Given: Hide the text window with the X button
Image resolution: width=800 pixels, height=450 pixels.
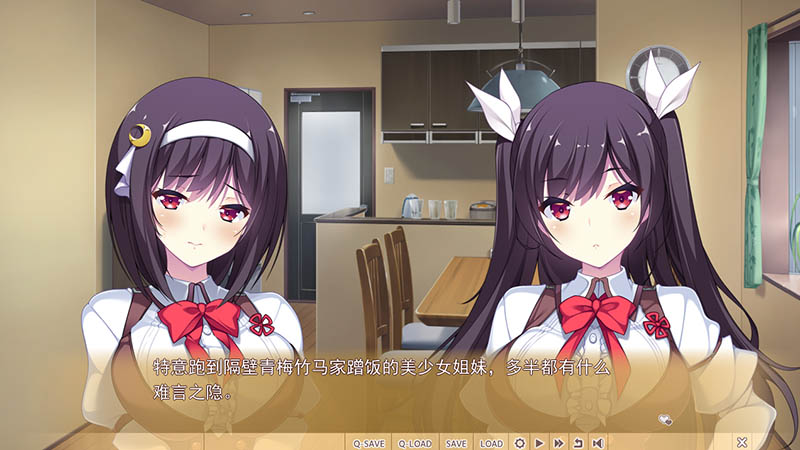Looking at the screenshot, I should pos(742,442).
